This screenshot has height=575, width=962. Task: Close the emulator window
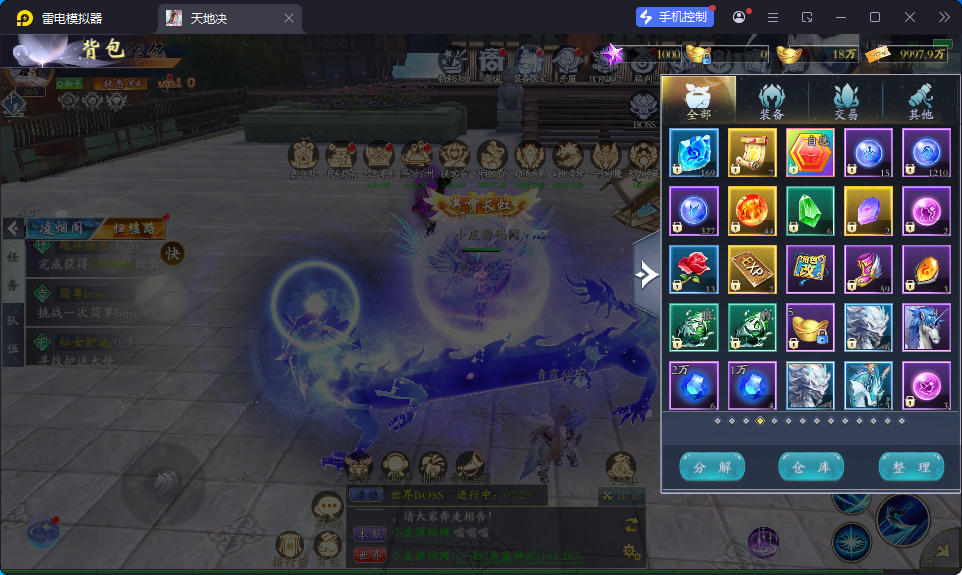pyautogui.click(x=910, y=17)
